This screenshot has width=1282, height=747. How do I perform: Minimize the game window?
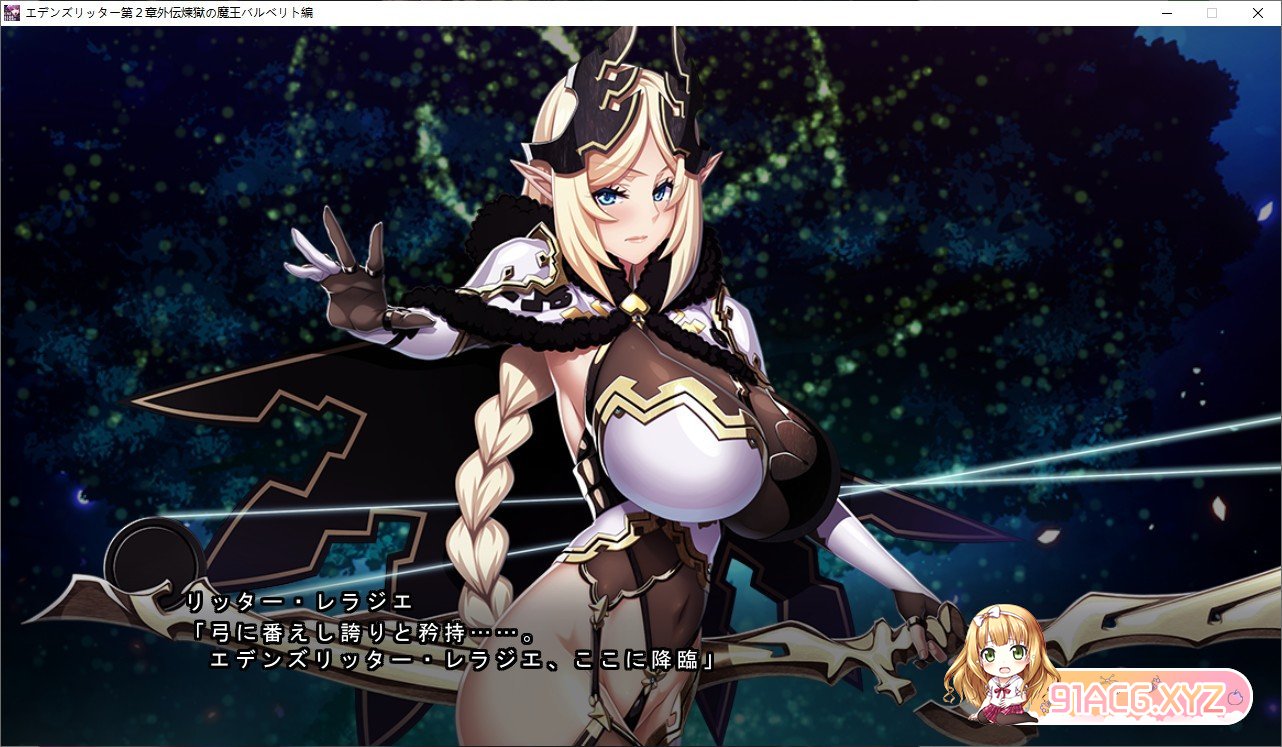click(1166, 13)
